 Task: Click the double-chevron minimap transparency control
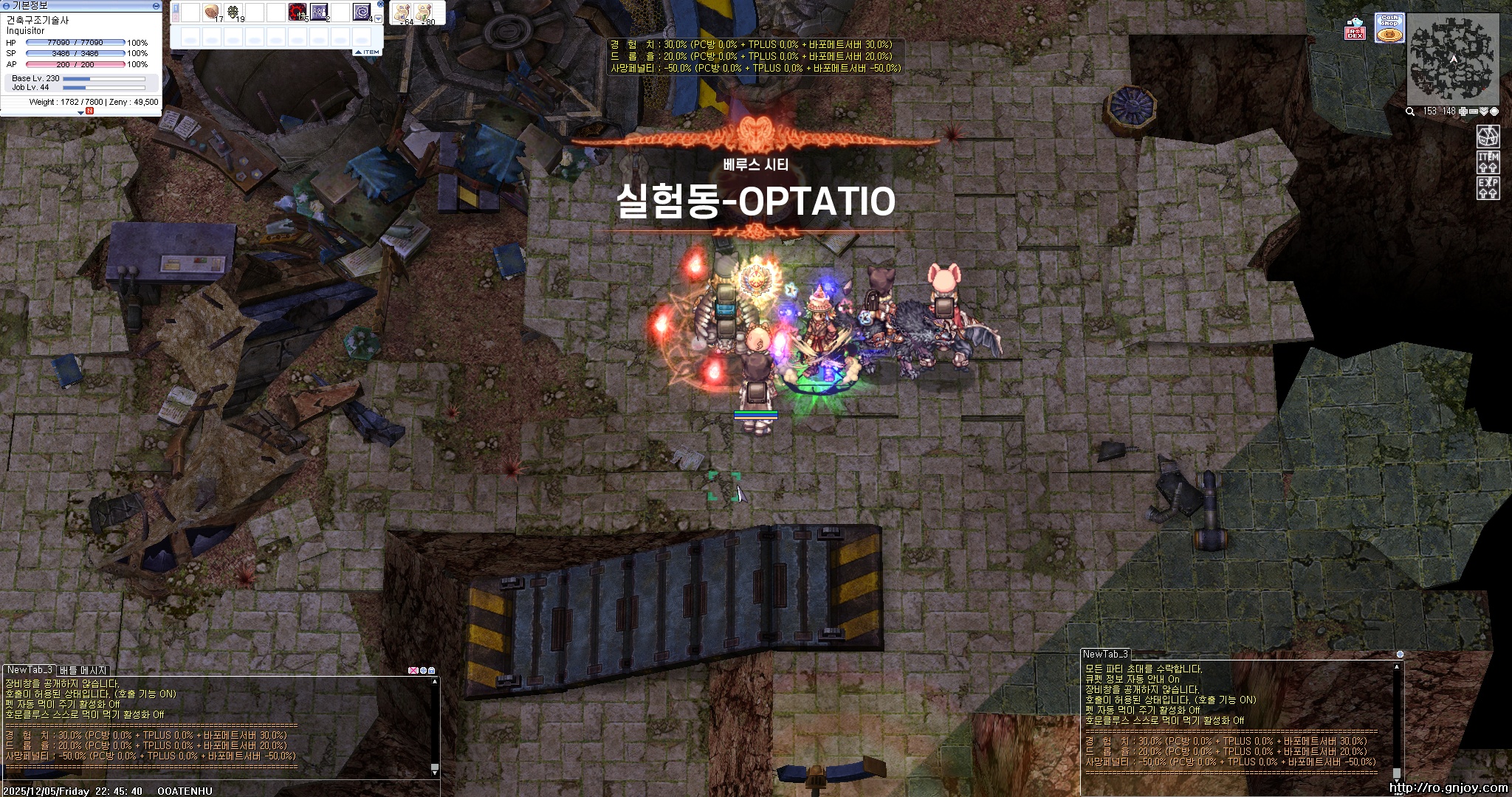[1484, 111]
